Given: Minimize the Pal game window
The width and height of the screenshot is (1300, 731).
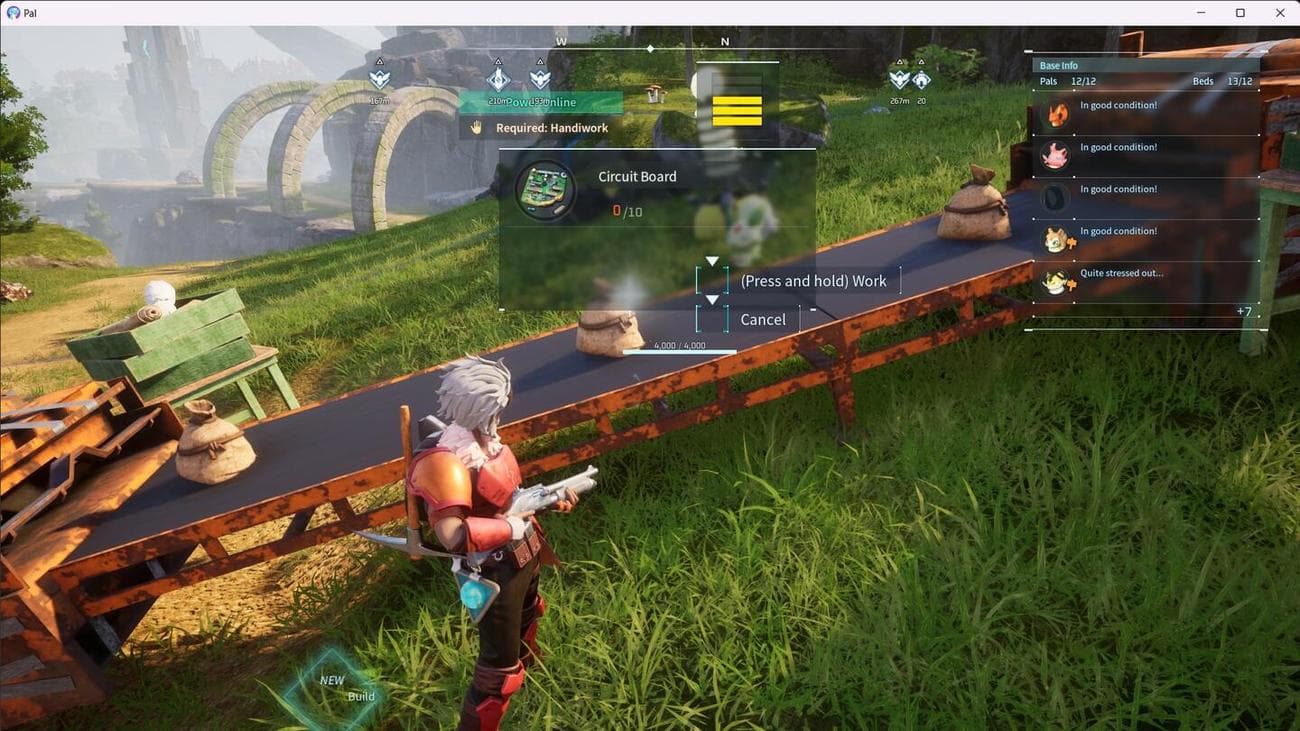Looking at the screenshot, I should pos(1201,13).
